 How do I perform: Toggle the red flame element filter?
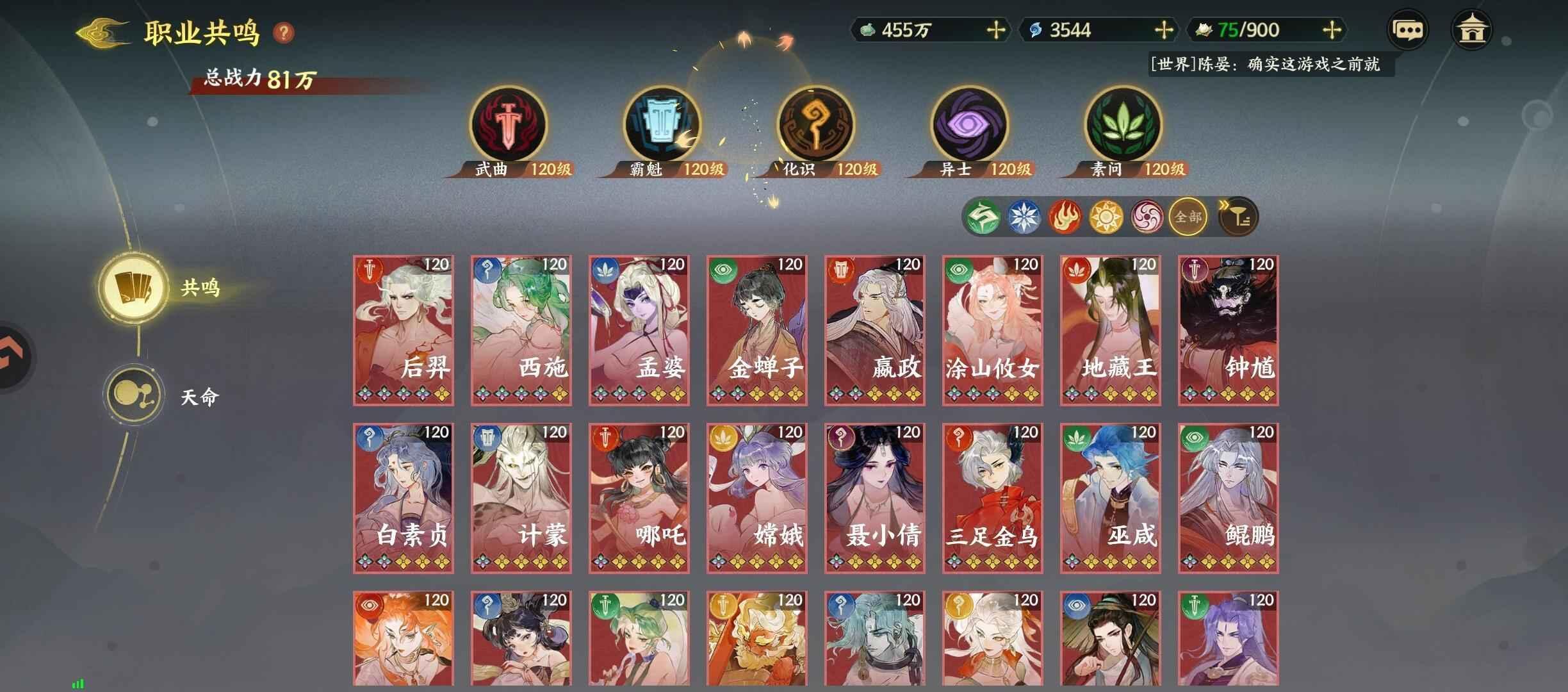[x=1065, y=217]
